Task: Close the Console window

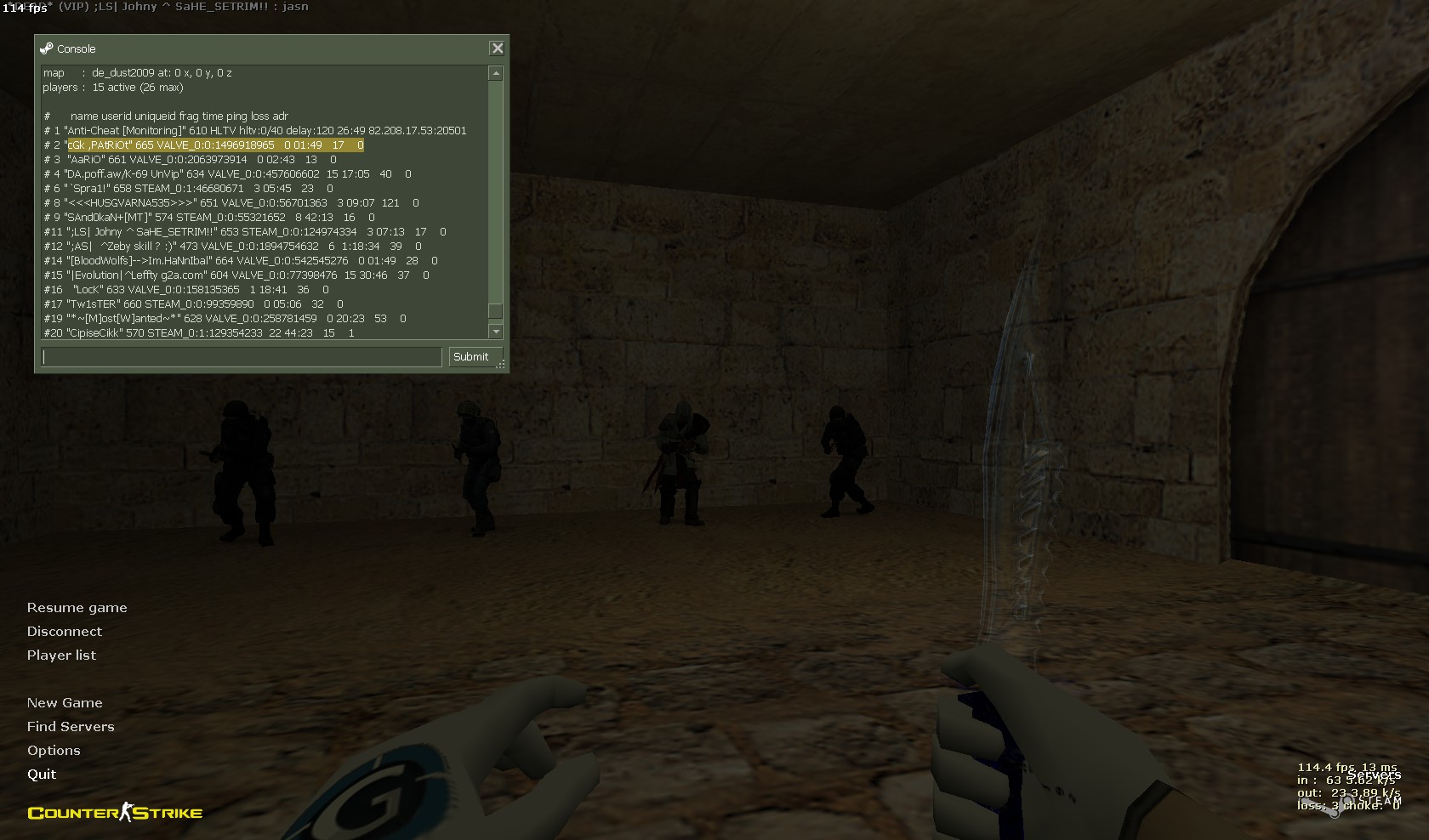Action: click(x=498, y=48)
